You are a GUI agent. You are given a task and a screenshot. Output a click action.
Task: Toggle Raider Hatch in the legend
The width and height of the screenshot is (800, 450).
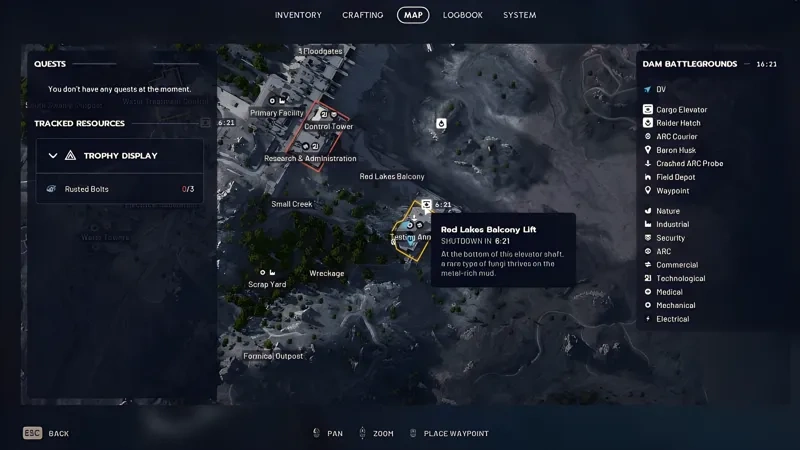677,123
